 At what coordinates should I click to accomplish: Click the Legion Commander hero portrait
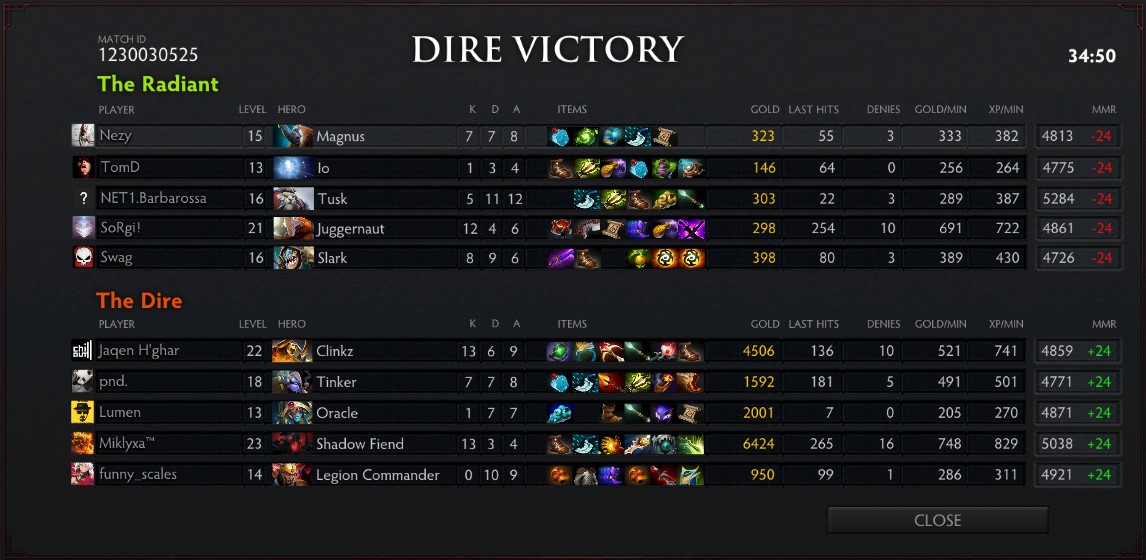point(293,474)
